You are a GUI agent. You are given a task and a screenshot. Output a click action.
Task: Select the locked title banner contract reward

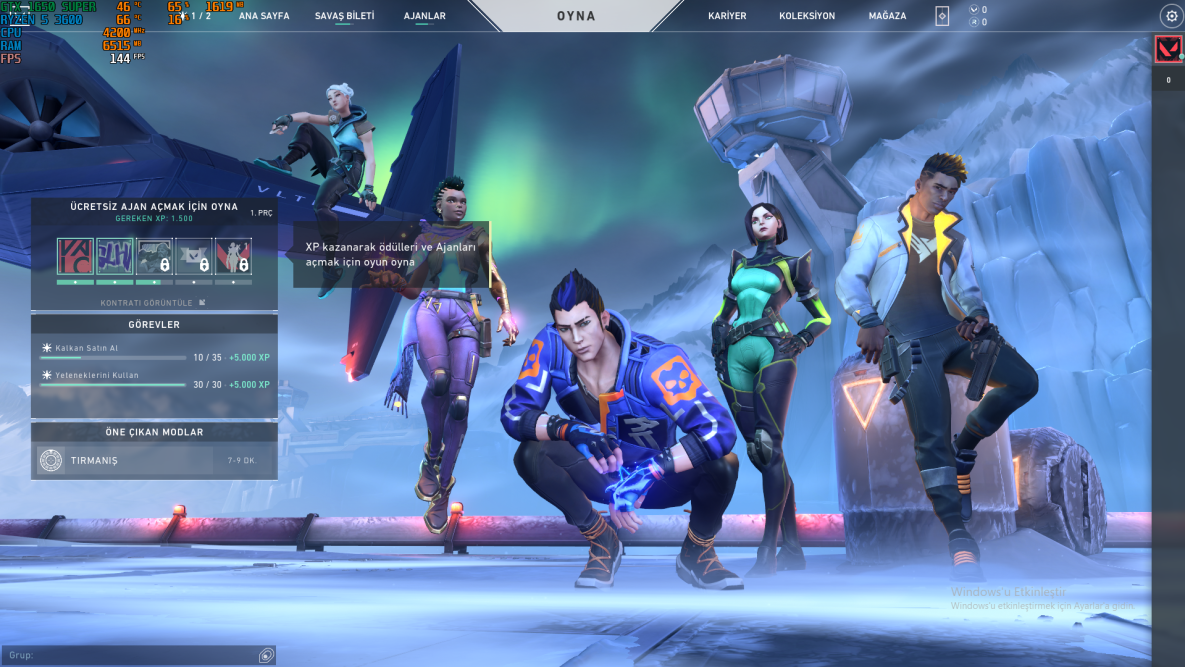(x=194, y=256)
